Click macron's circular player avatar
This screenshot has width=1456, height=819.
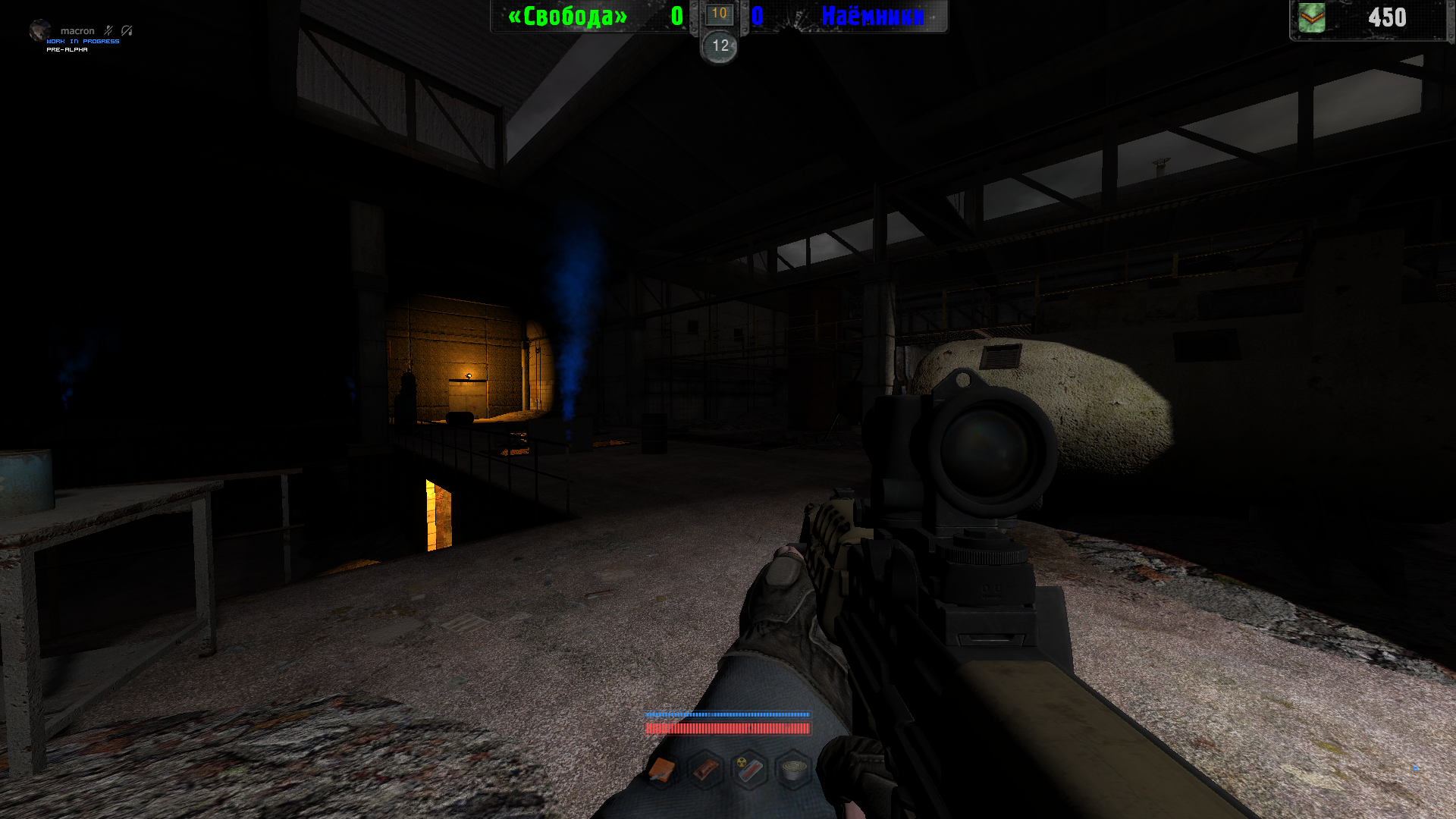pyautogui.click(x=40, y=31)
